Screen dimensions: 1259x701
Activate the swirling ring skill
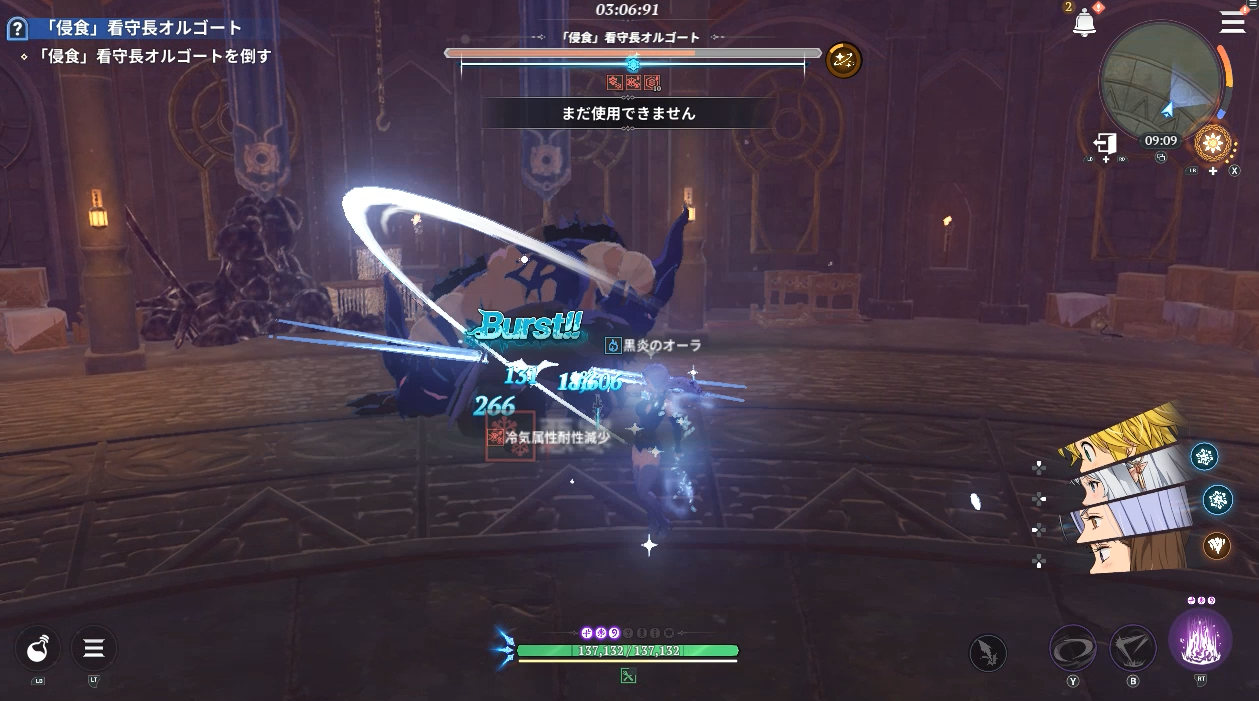pos(1073,648)
